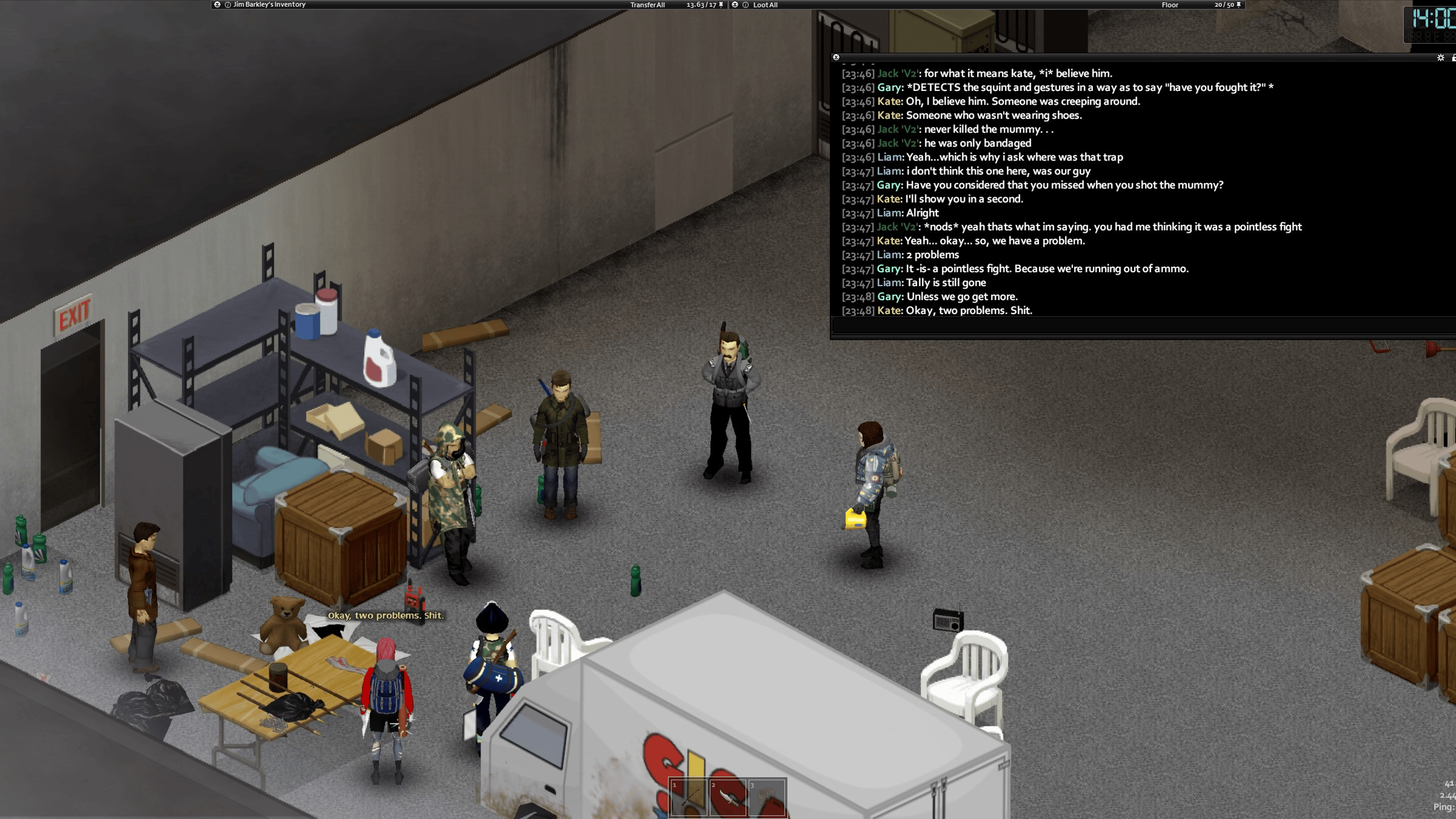Click the Transfer All button
The image size is (1456, 819).
pyautogui.click(x=647, y=5)
